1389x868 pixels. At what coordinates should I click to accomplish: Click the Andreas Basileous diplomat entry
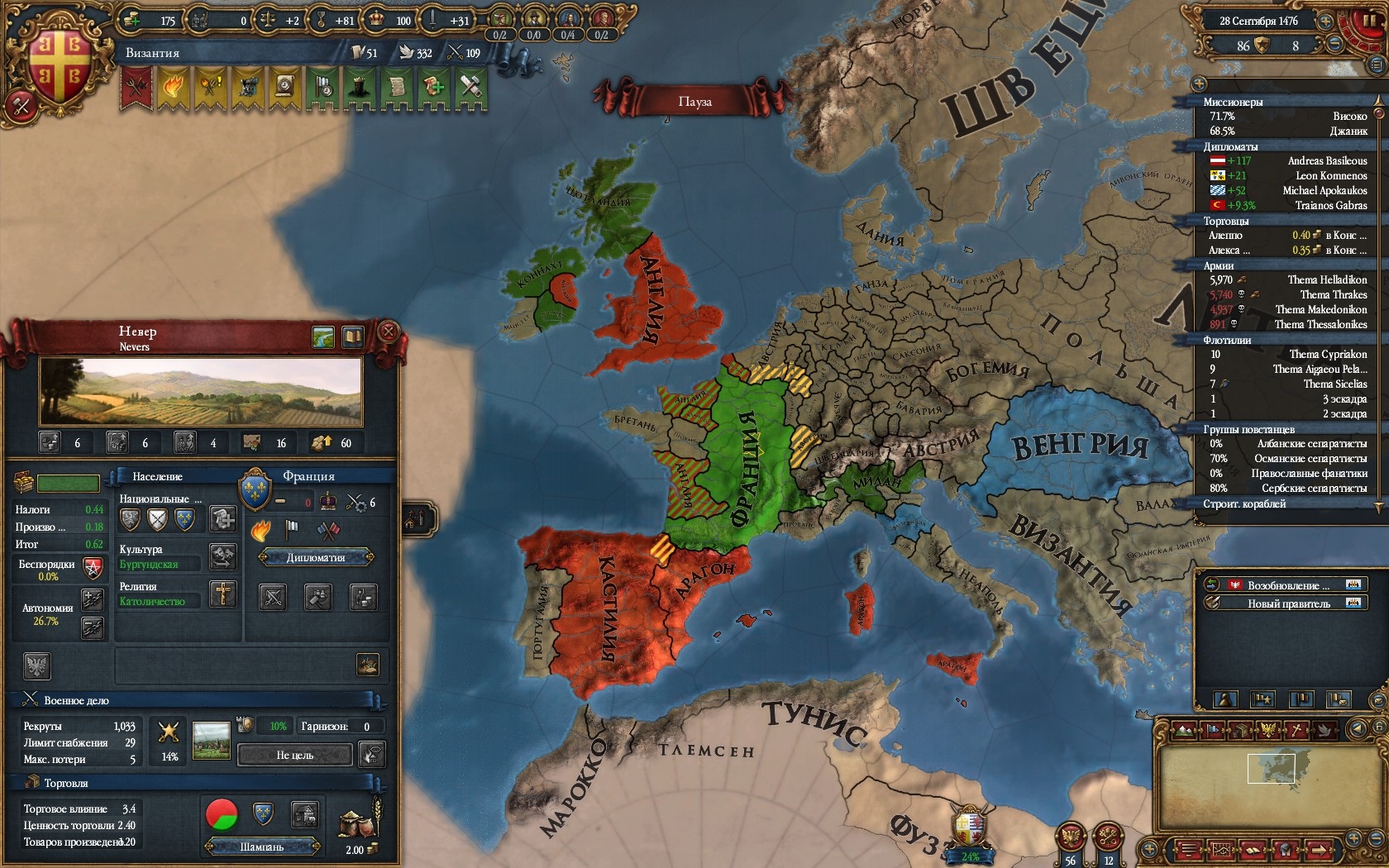pos(1287,161)
